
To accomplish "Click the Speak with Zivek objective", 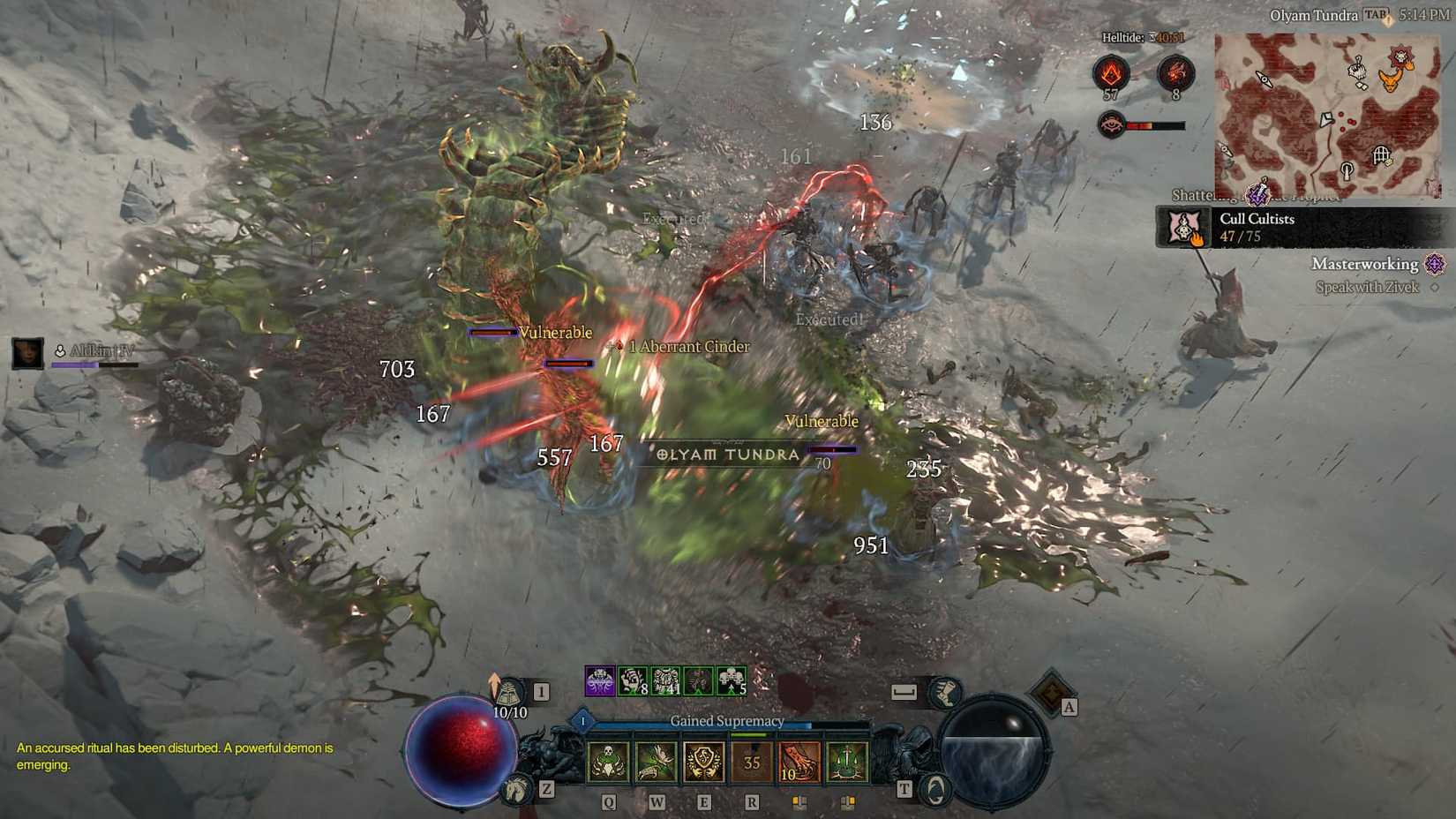I will 1367,286.
